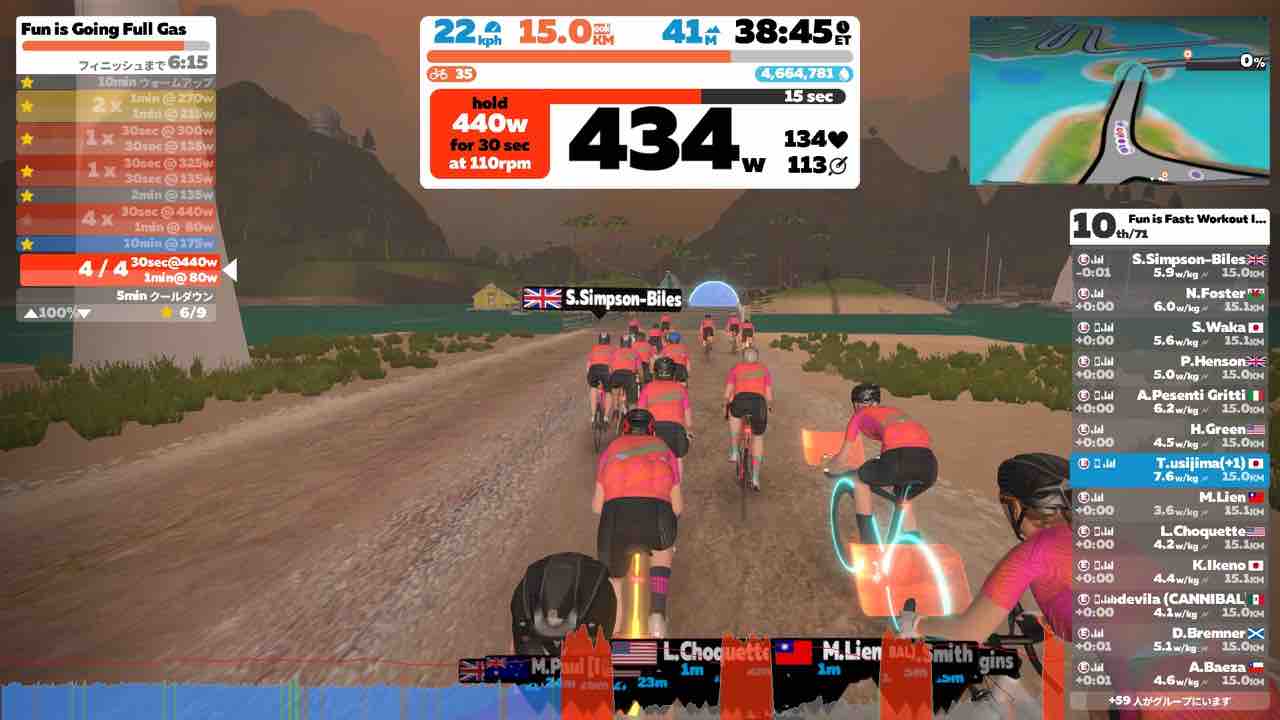This screenshot has height=720, width=1280.
Task: Click the white triangle beside the 4/4 interval
Action: [233, 267]
